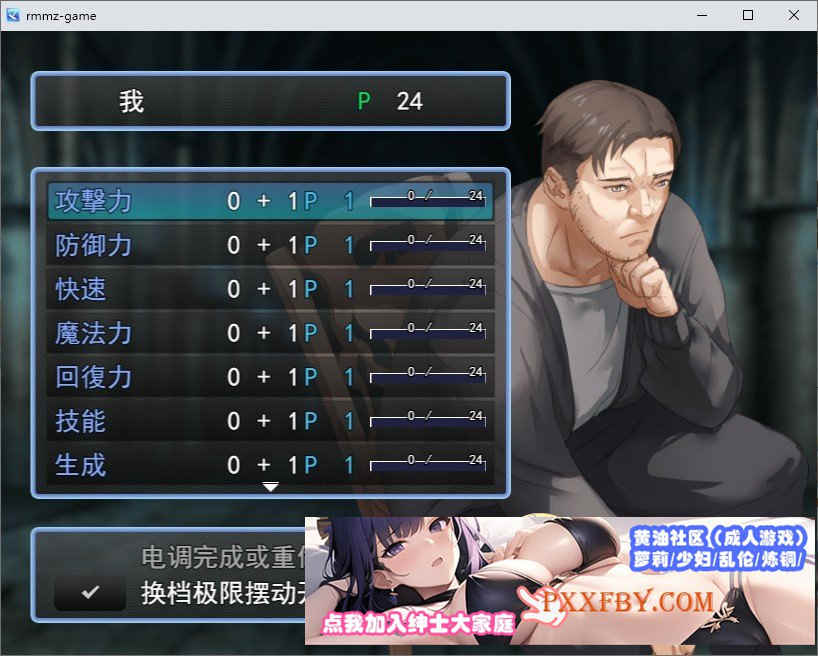Confirm with the checkmark button
Viewport: 818px width, 656px height.
[x=90, y=592]
